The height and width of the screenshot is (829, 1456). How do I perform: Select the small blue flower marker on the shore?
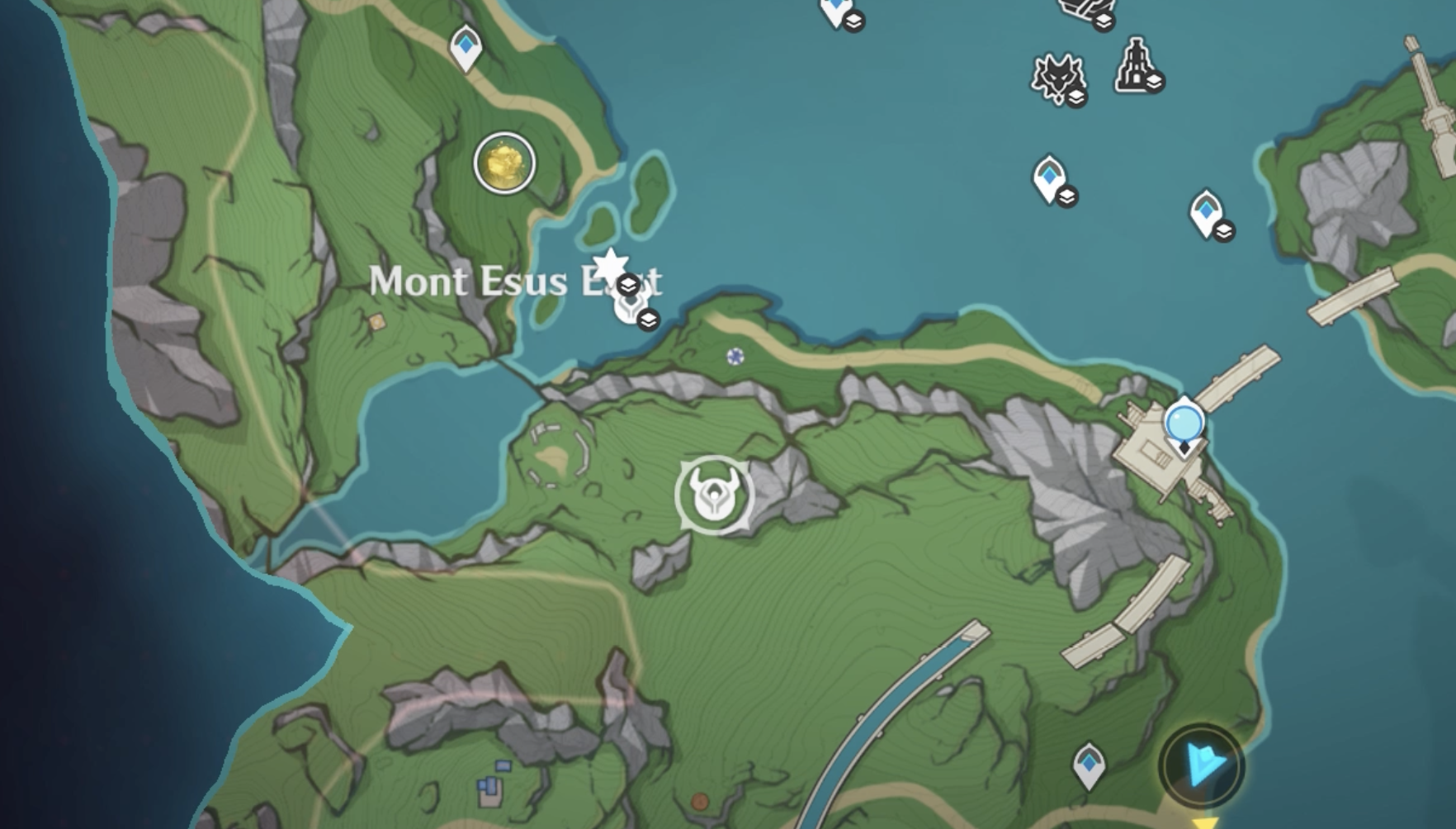pos(734,358)
